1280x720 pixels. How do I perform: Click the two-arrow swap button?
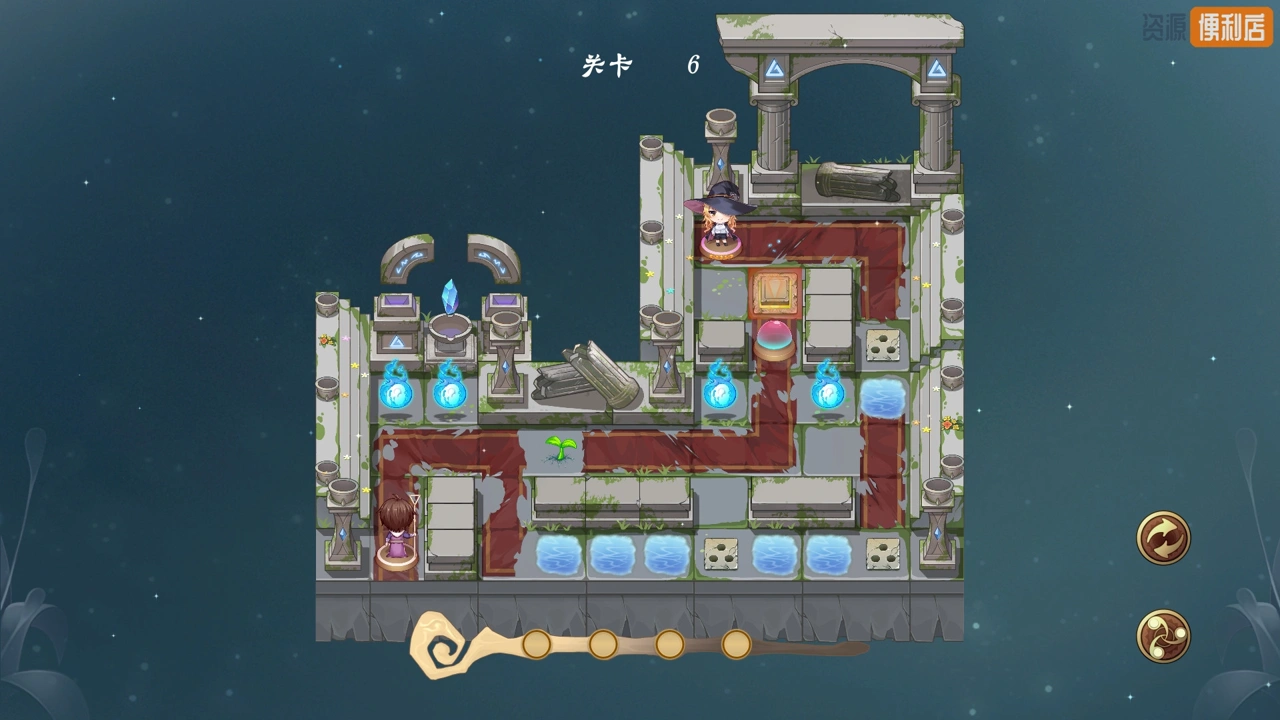click(x=1163, y=538)
